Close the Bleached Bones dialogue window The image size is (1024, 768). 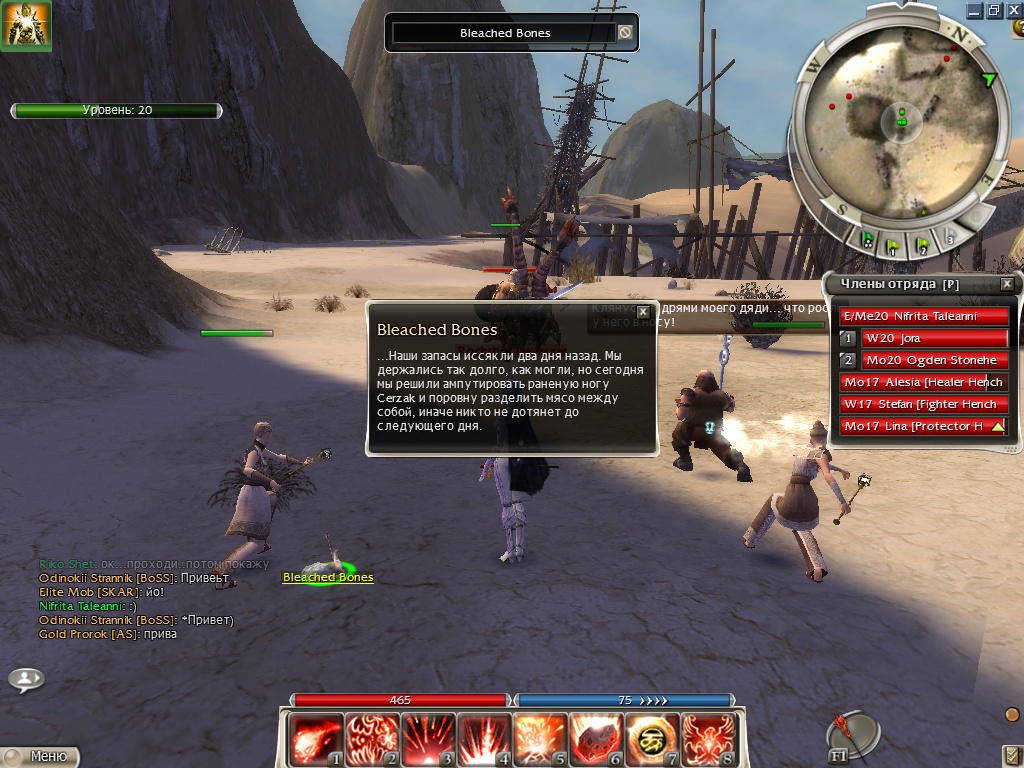tap(643, 312)
